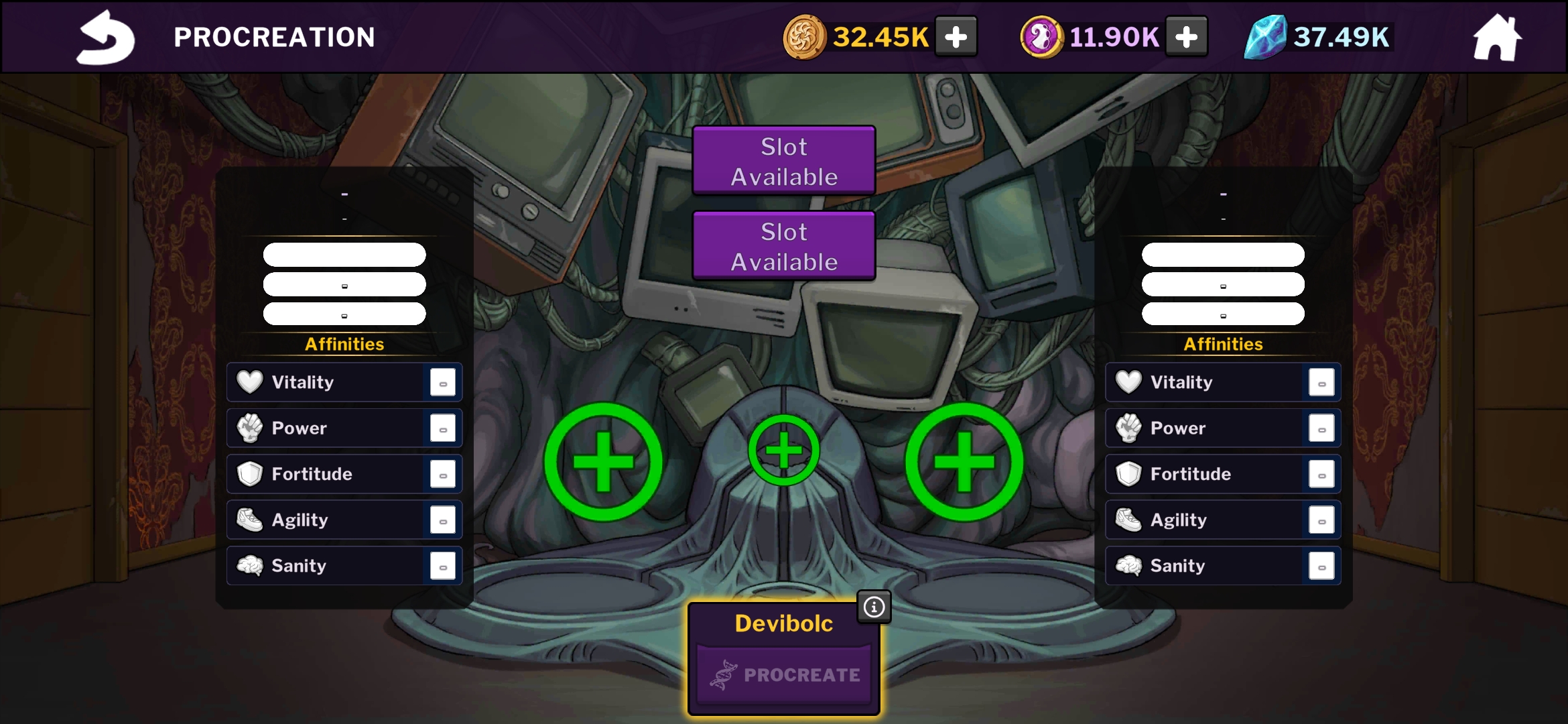Viewport: 1568px width, 724px height.
Task: Add more gold coins
Action: click(x=956, y=37)
